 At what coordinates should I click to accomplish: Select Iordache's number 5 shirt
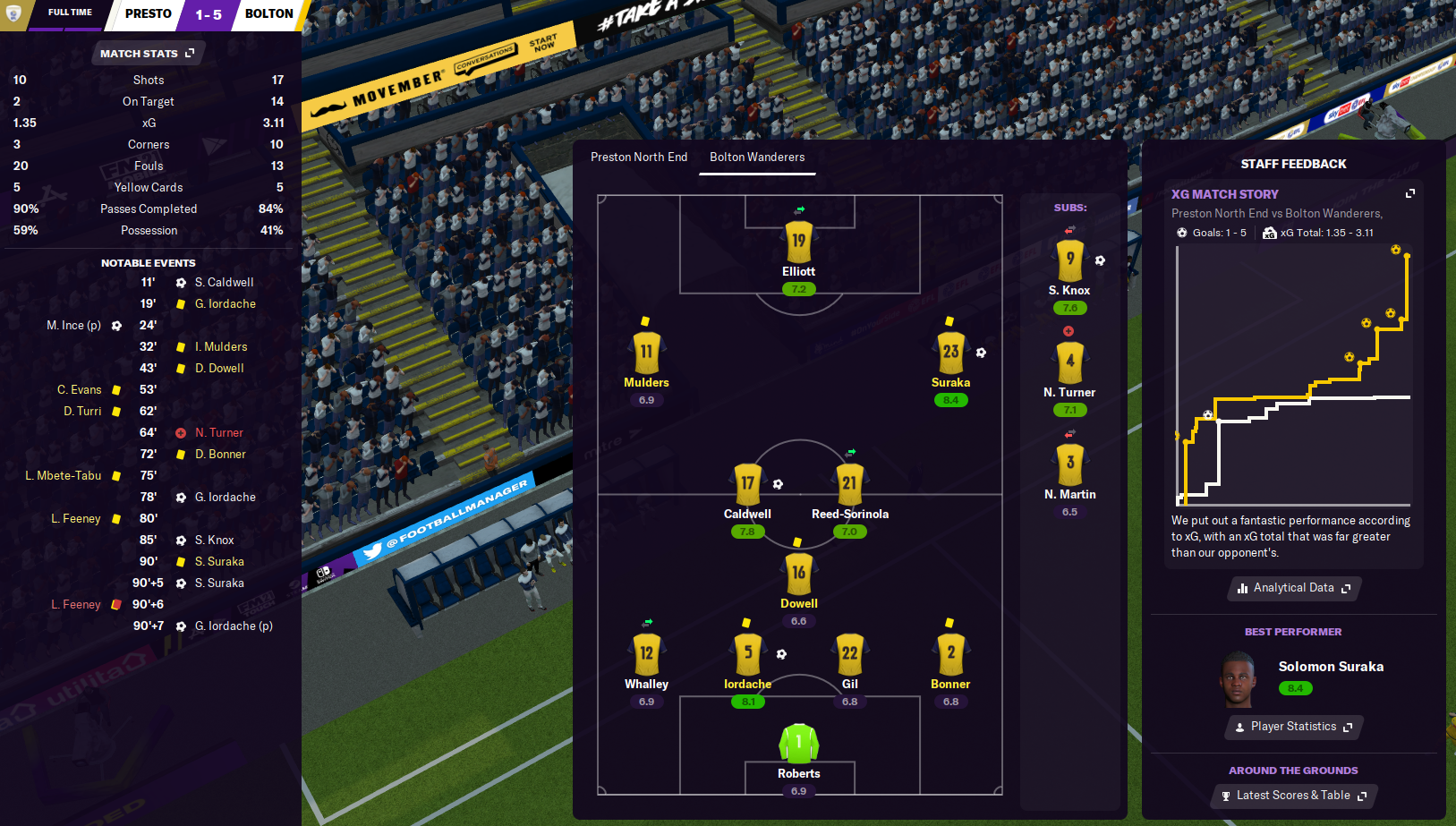pos(748,654)
